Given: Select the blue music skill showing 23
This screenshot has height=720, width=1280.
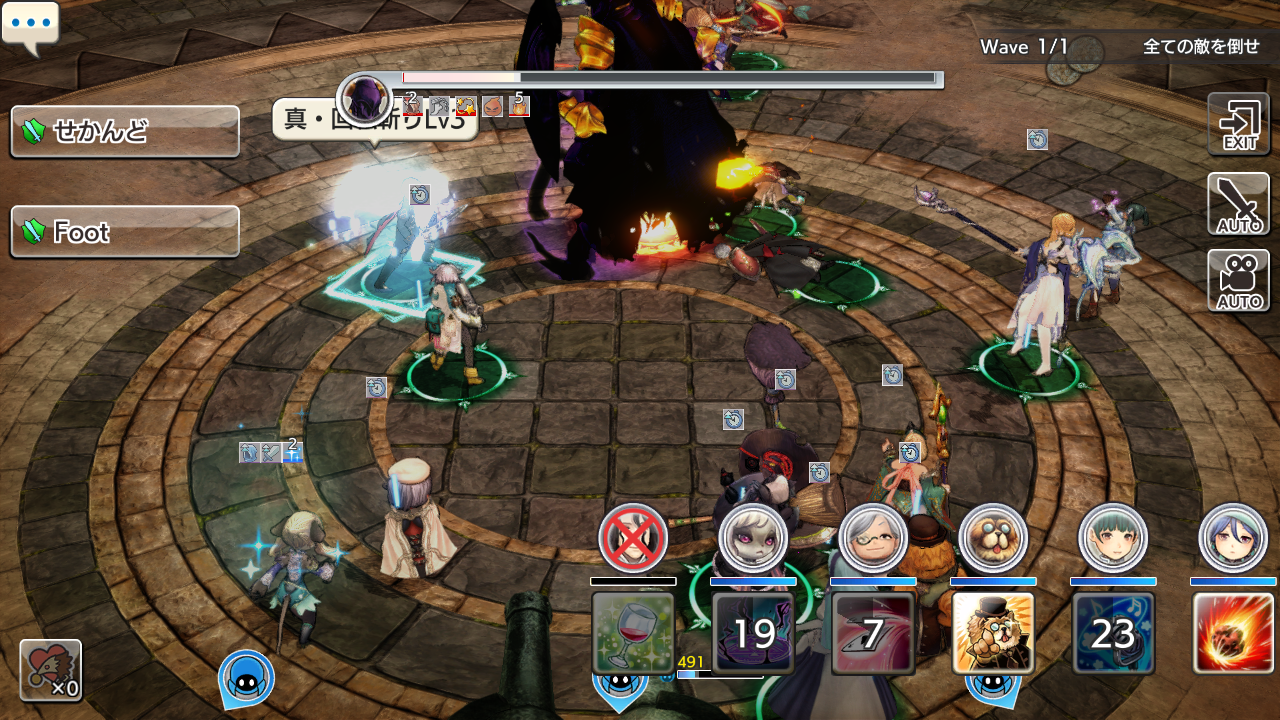Looking at the screenshot, I should pyautogui.click(x=1113, y=633).
